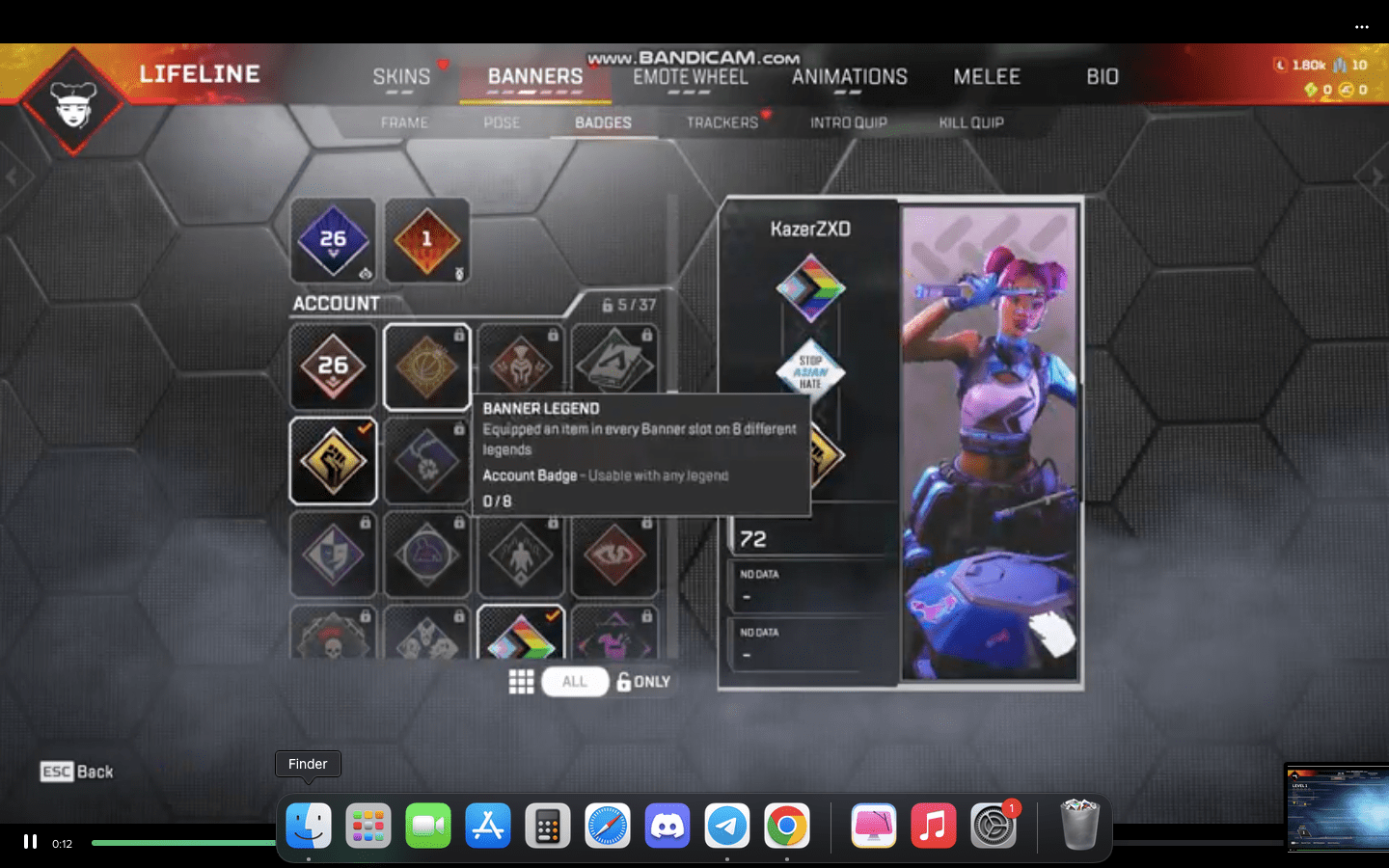Screen dimensions: 1389x868
Task: Select the level 26 account badge
Action: 333,367
